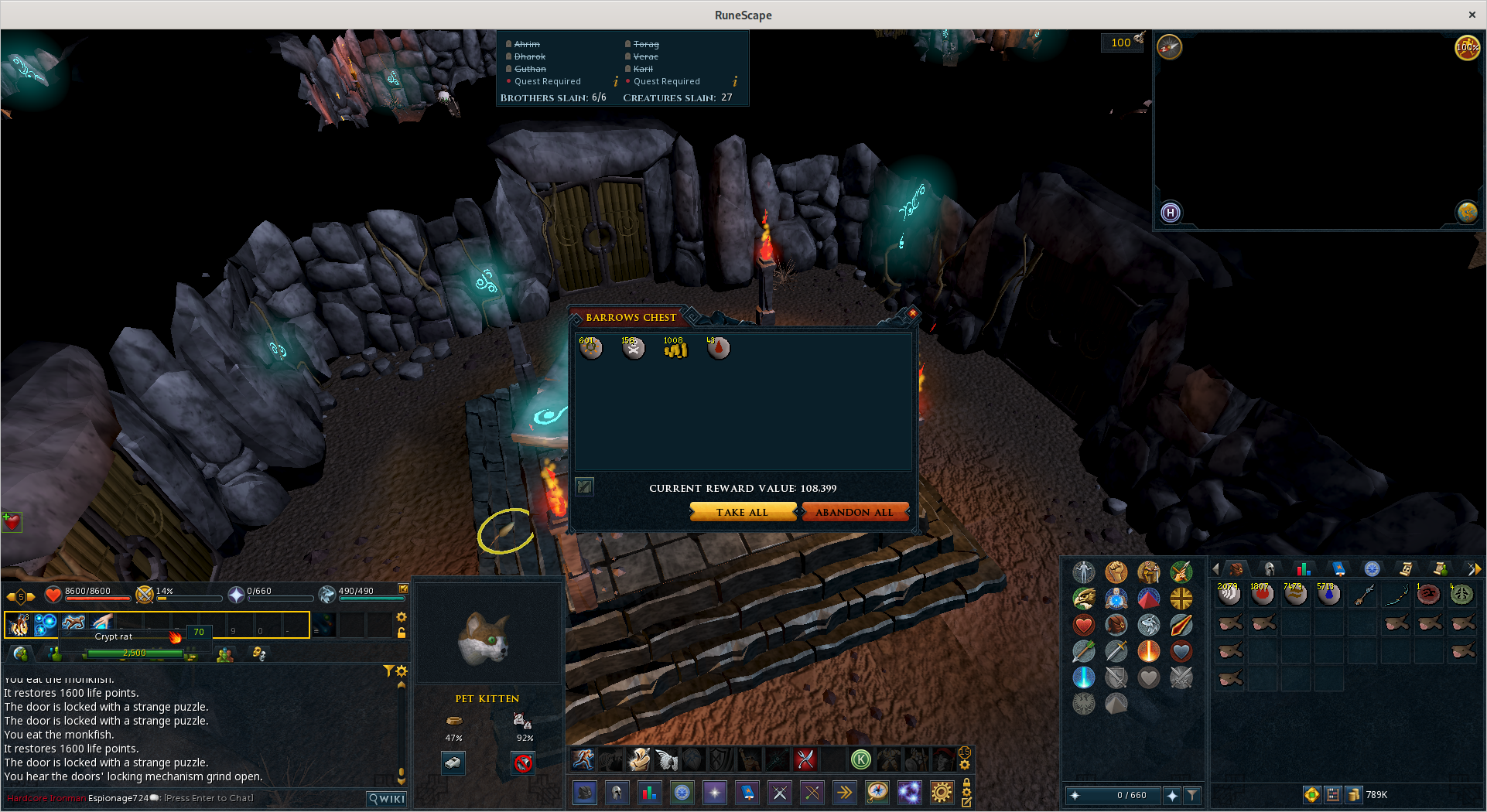Select the water rune stack in the backpack
The height and width of the screenshot is (812, 1487).
[1328, 594]
